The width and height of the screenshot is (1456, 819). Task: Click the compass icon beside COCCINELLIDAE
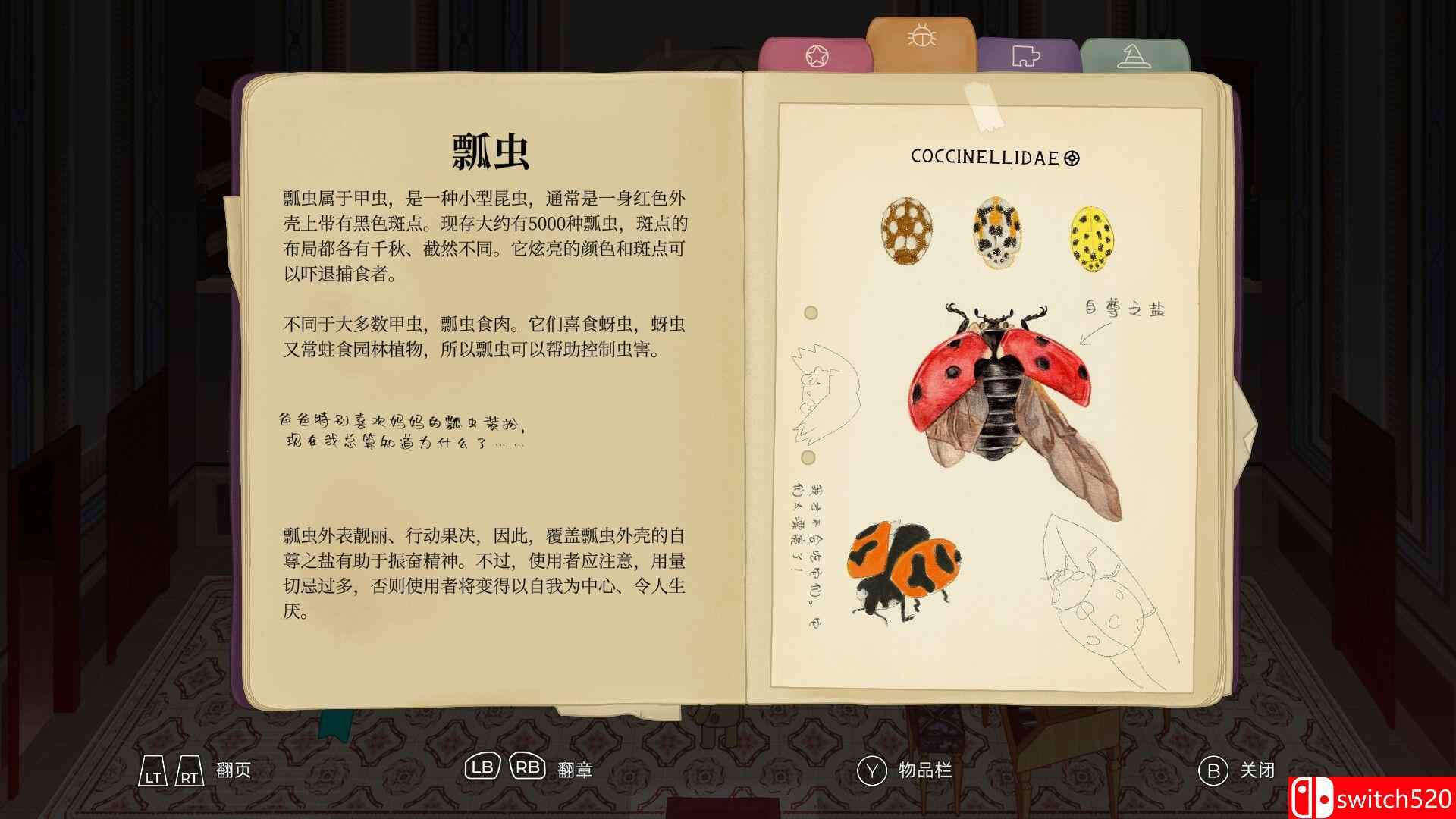(x=1072, y=159)
